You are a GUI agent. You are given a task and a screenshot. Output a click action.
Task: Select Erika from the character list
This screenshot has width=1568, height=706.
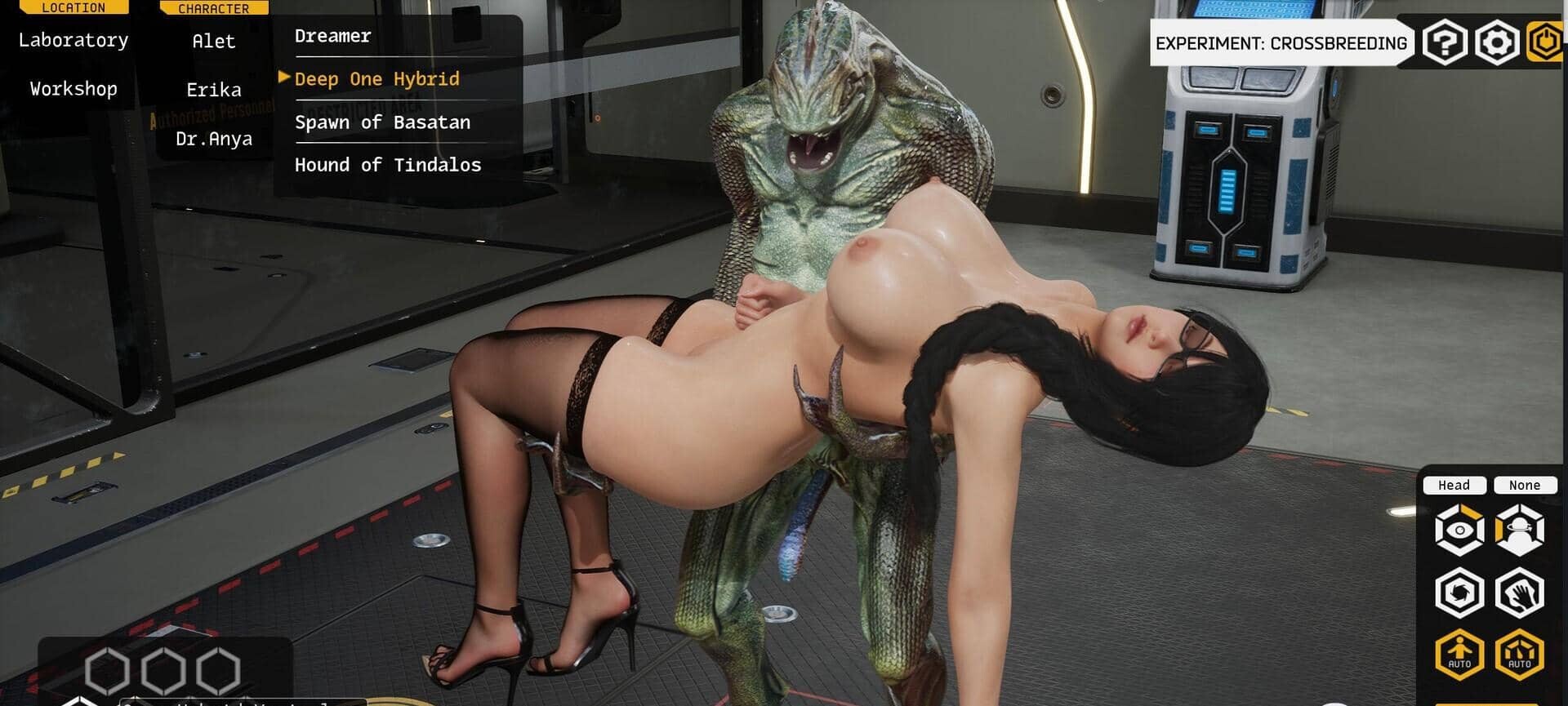tap(214, 90)
